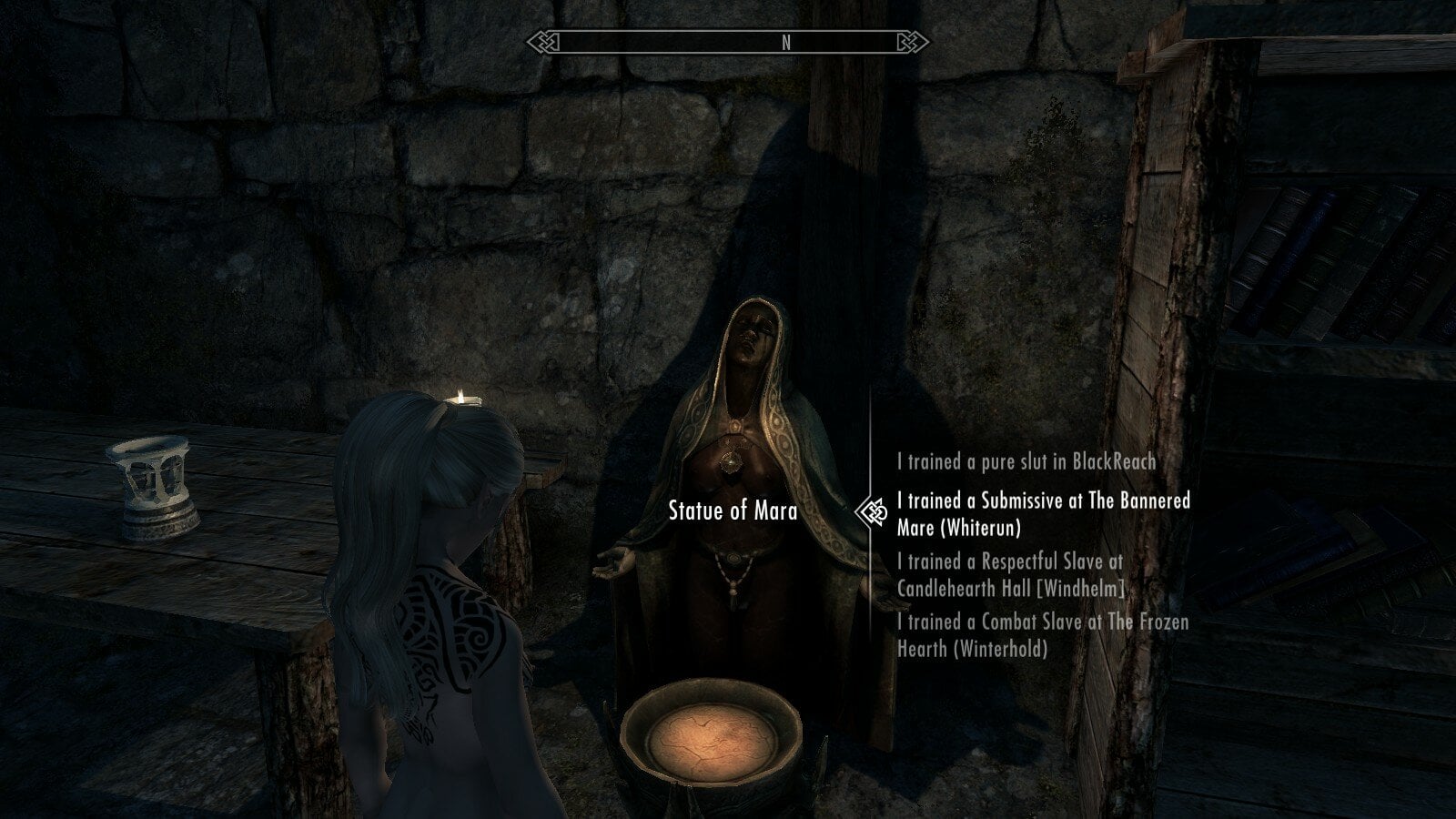This screenshot has width=1456, height=819.
Task: Select the Bannered Mare (Whiterun) reply
Action: click(x=1043, y=513)
